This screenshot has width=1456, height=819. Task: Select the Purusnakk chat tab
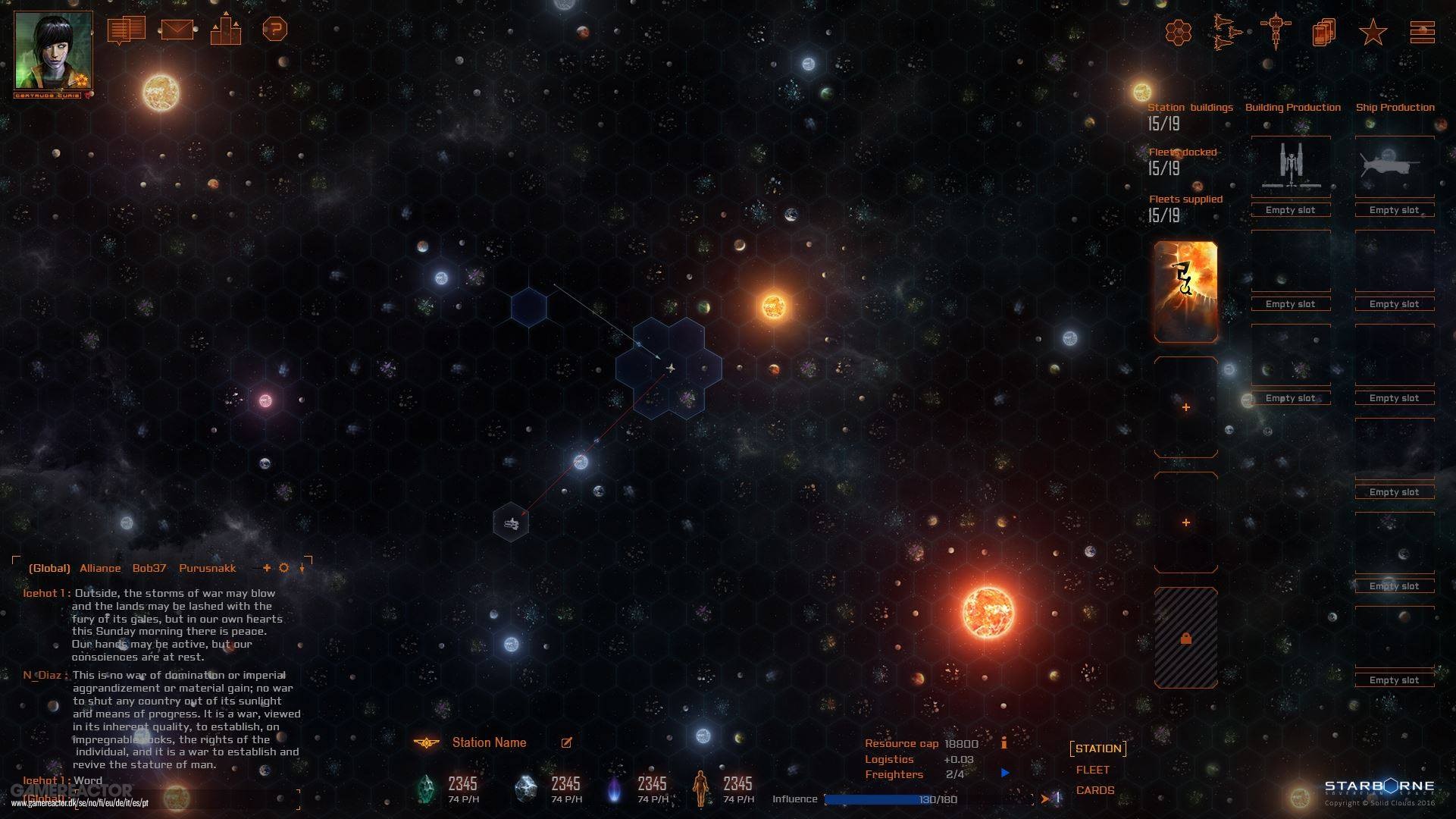point(208,568)
